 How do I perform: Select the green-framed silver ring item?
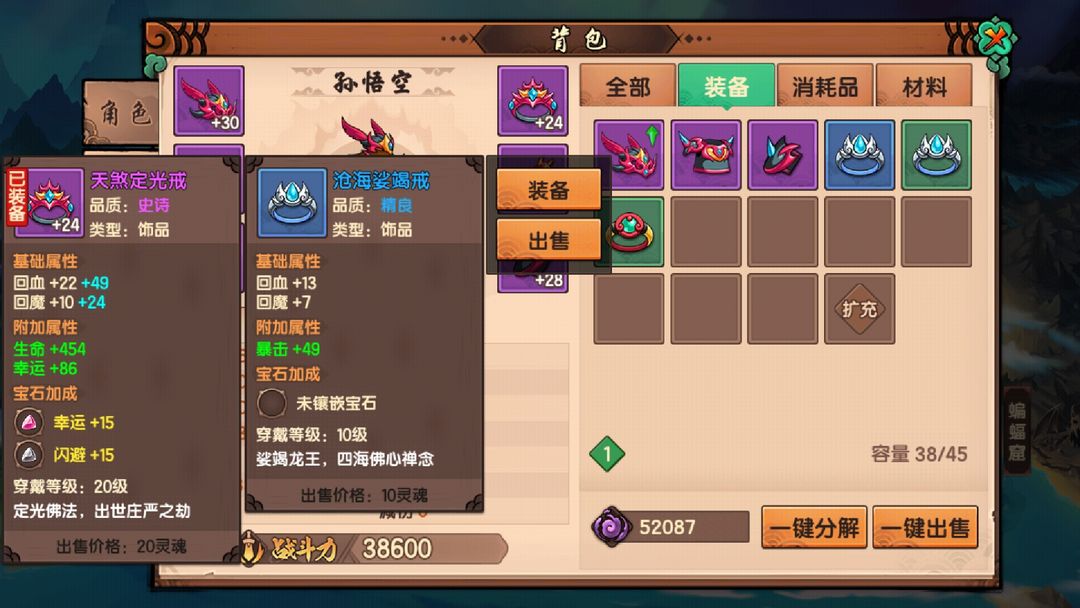click(935, 155)
